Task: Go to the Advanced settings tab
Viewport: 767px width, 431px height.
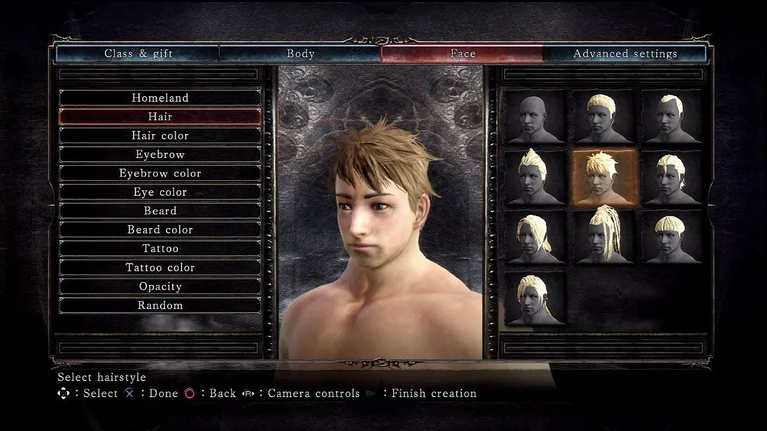Action: [x=625, y=54]
